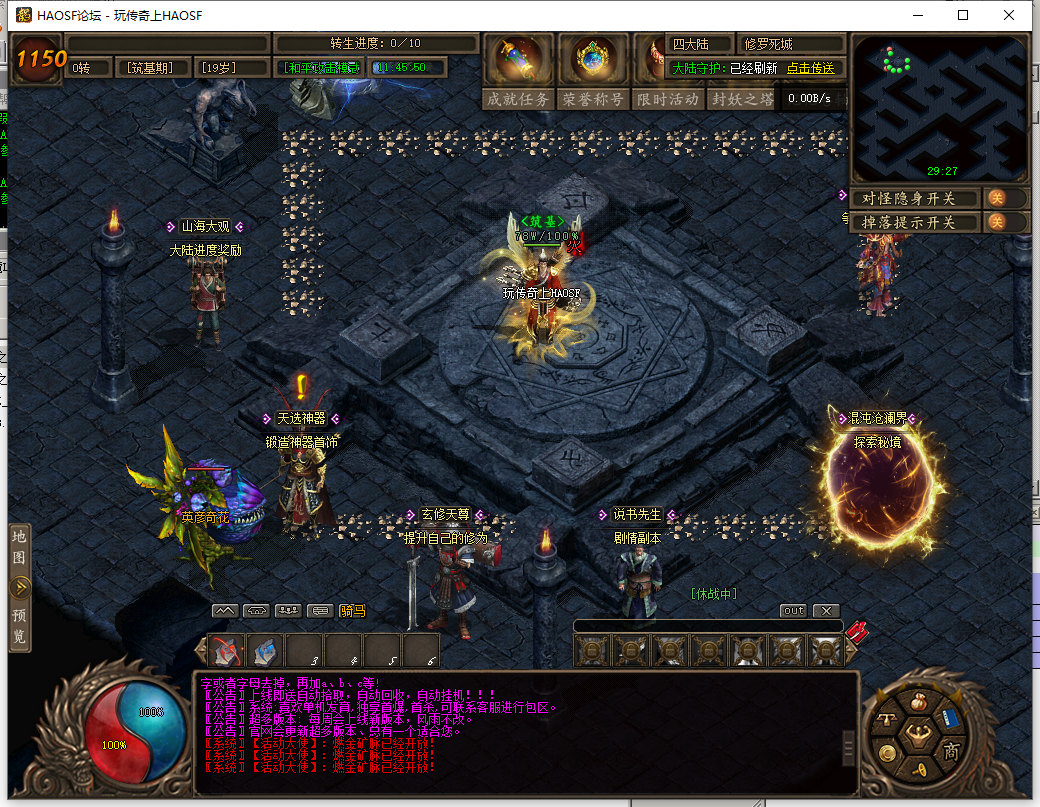
Task: Open the maze minimap
Action: coord(938,109)
